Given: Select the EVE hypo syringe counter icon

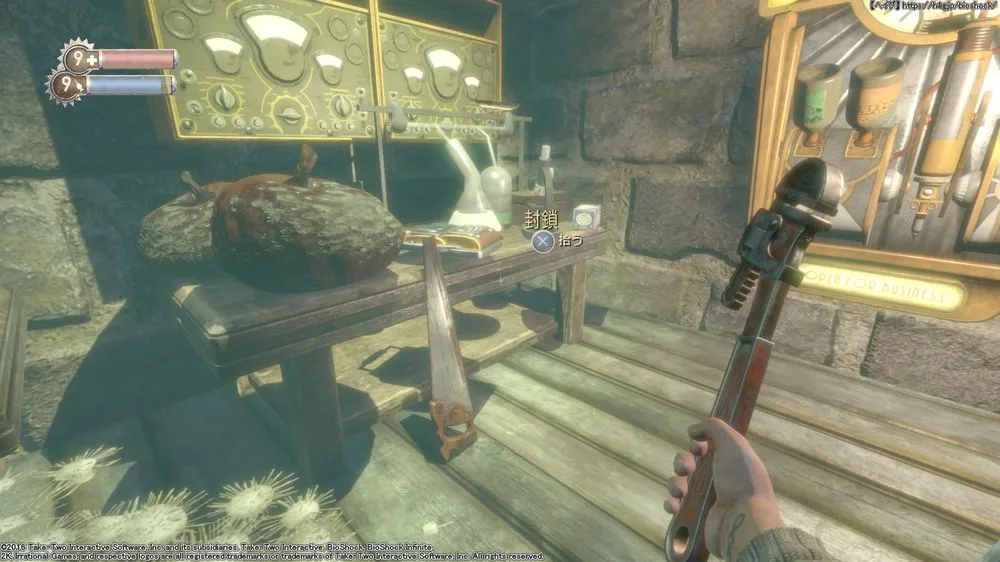Looking at the screenshot, I should [66, 84].
